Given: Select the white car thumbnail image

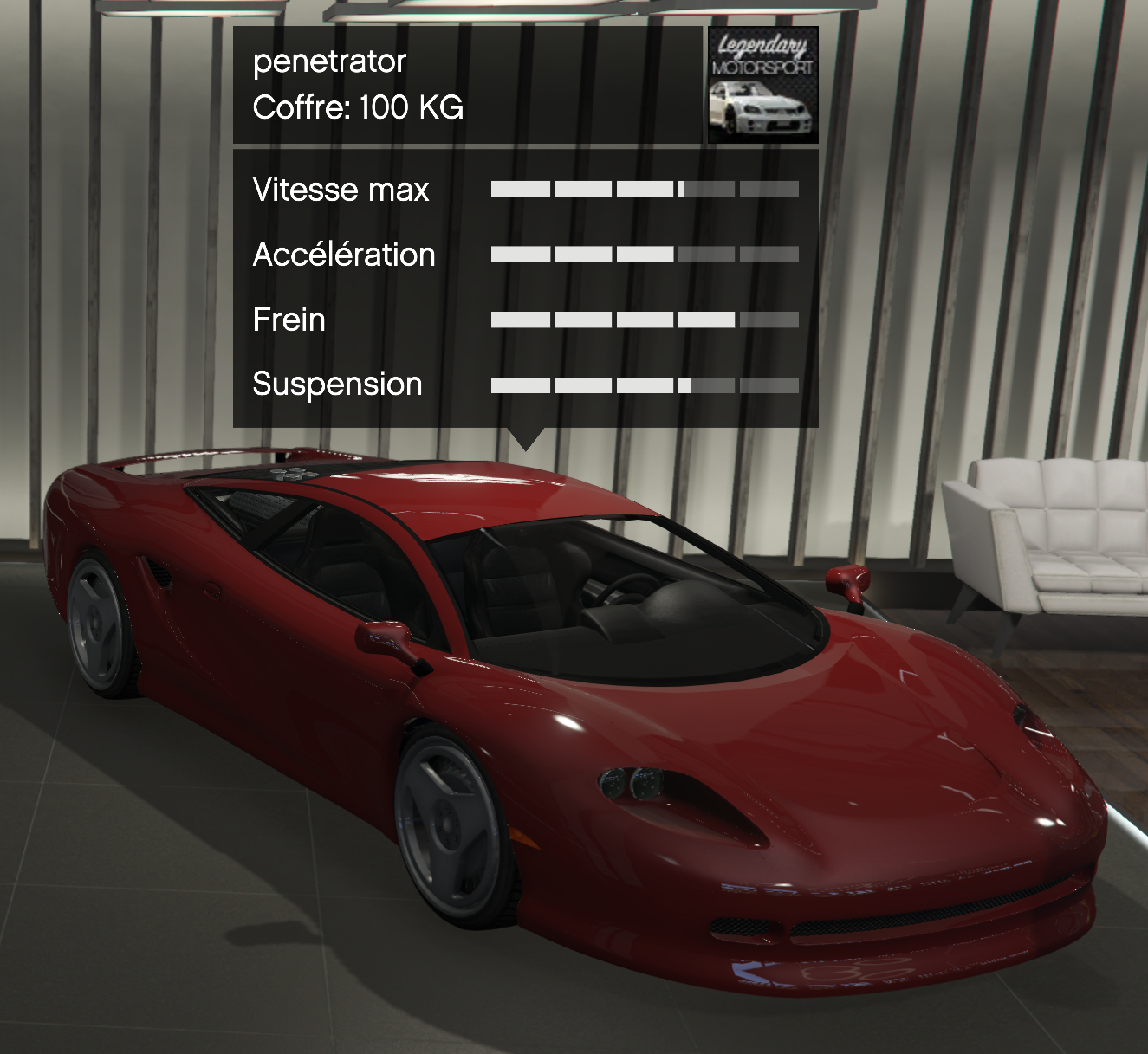Looking at the screenshot, I should coord(761,108).
